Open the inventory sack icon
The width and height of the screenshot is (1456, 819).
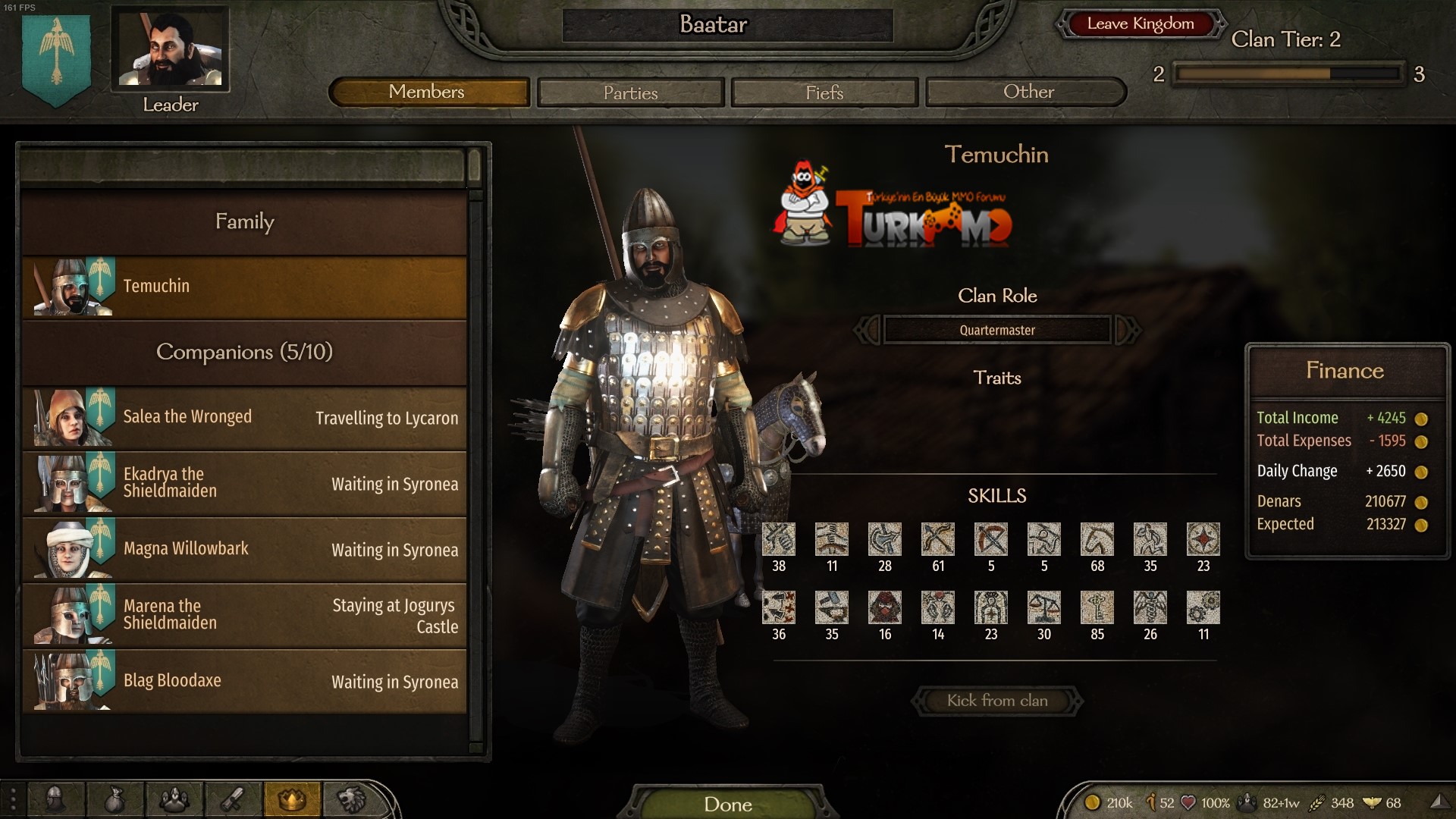pyautogui.click(x=115, y=799)
